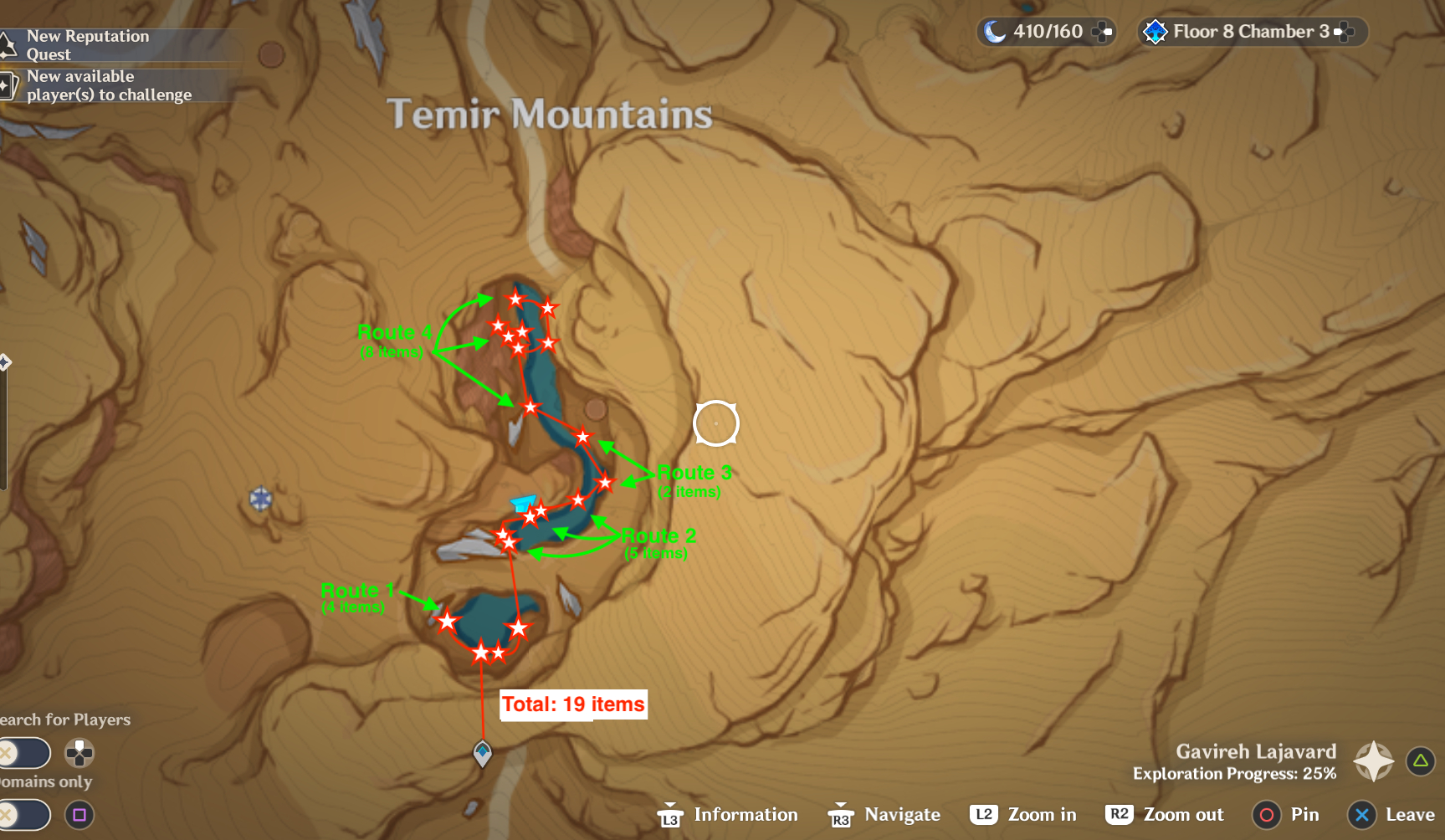Click the teleport waypoint below the Total label
The image size is (1445, 840).
click(x=481, y=751)
